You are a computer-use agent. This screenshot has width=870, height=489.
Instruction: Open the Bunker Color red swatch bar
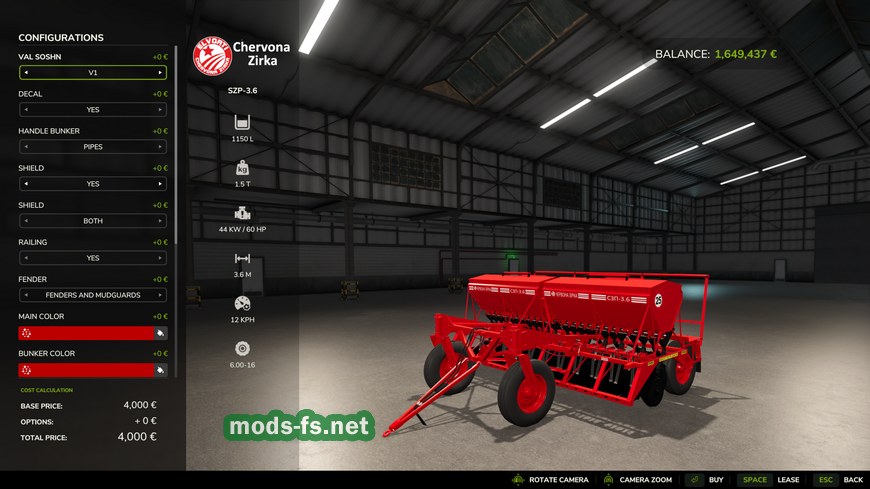85,370
